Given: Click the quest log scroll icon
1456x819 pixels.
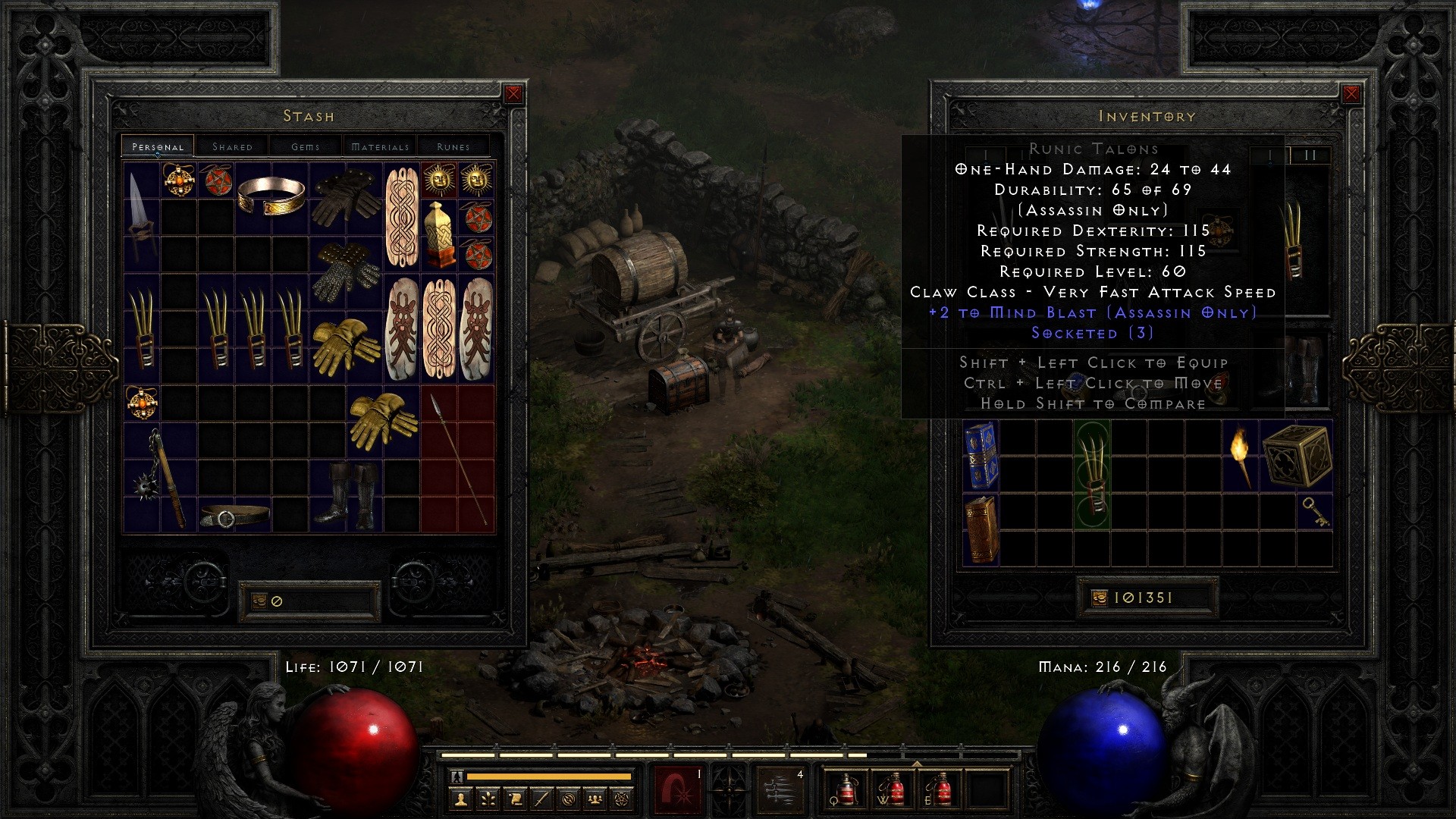Looking at the screenshot, I should tap(515, 799).
